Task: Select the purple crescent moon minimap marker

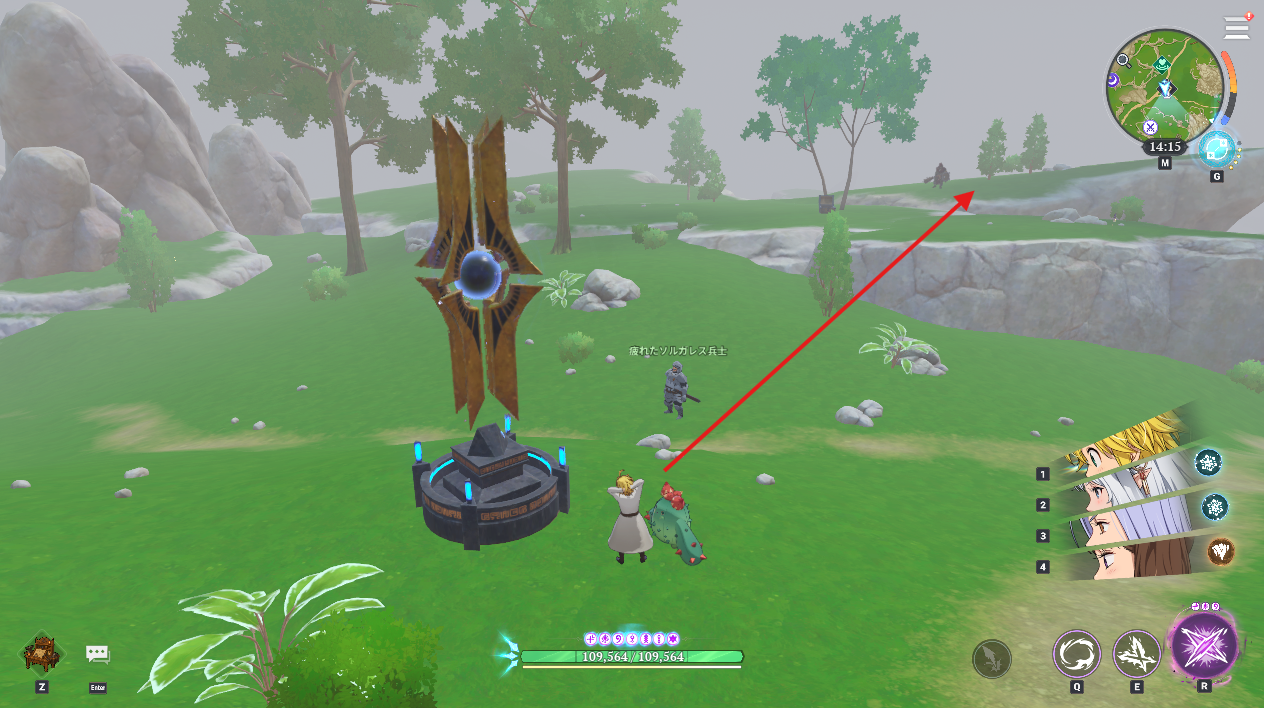Action: click(x=1115, y=80)
